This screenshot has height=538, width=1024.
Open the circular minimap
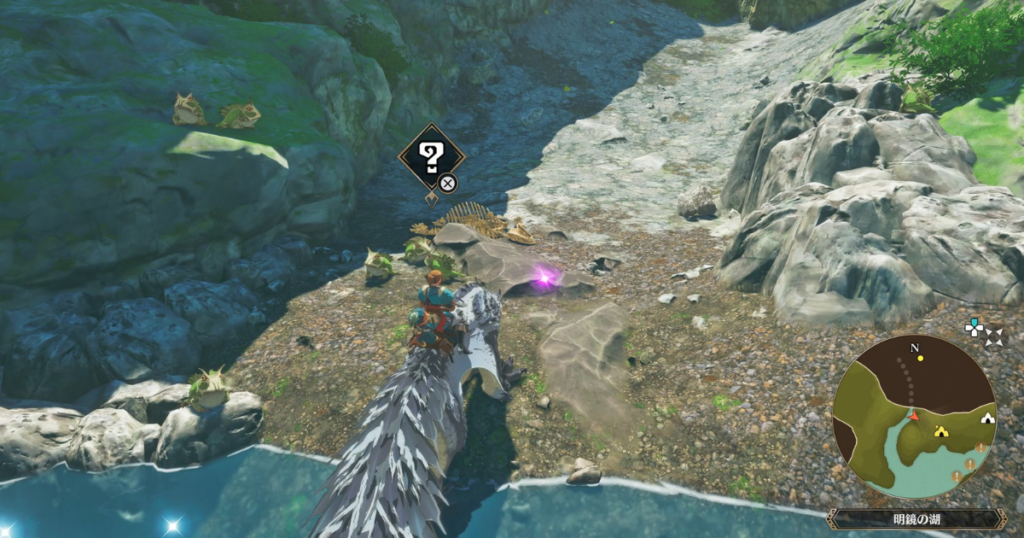(913, 416)
